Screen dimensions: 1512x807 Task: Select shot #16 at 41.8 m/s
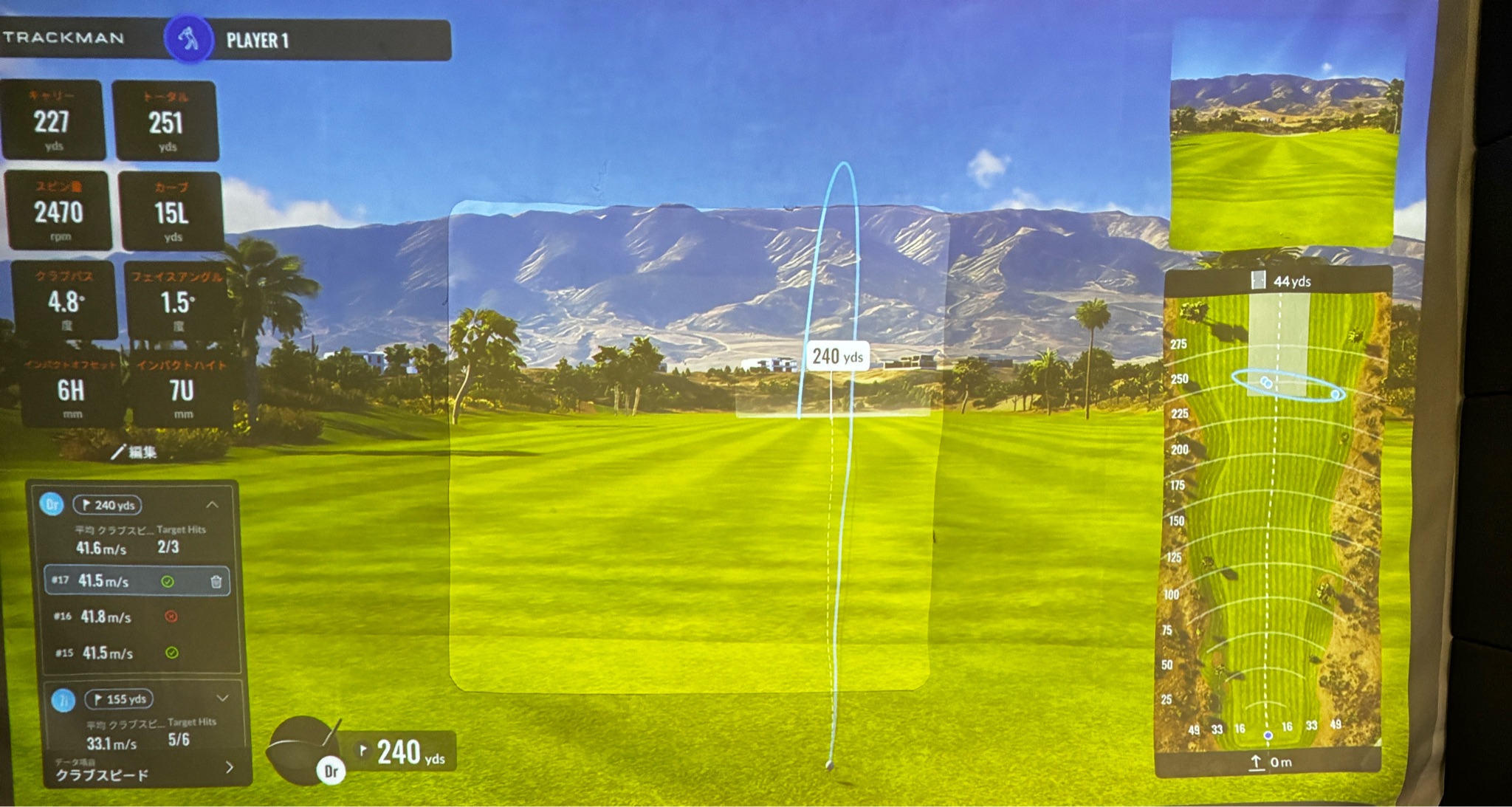click(107, 617)
